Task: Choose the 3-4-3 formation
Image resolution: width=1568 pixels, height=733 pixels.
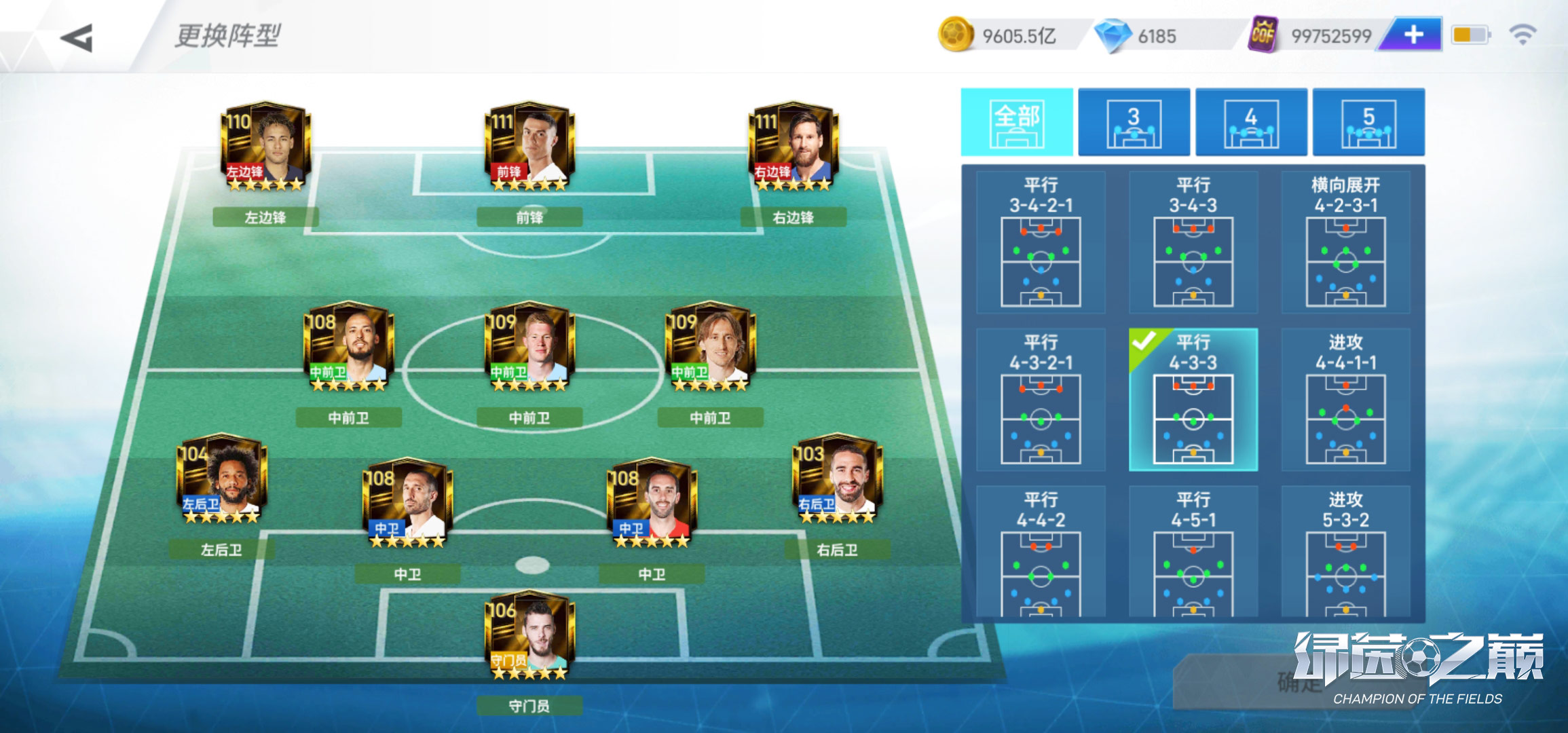Action: (1193, 242)
